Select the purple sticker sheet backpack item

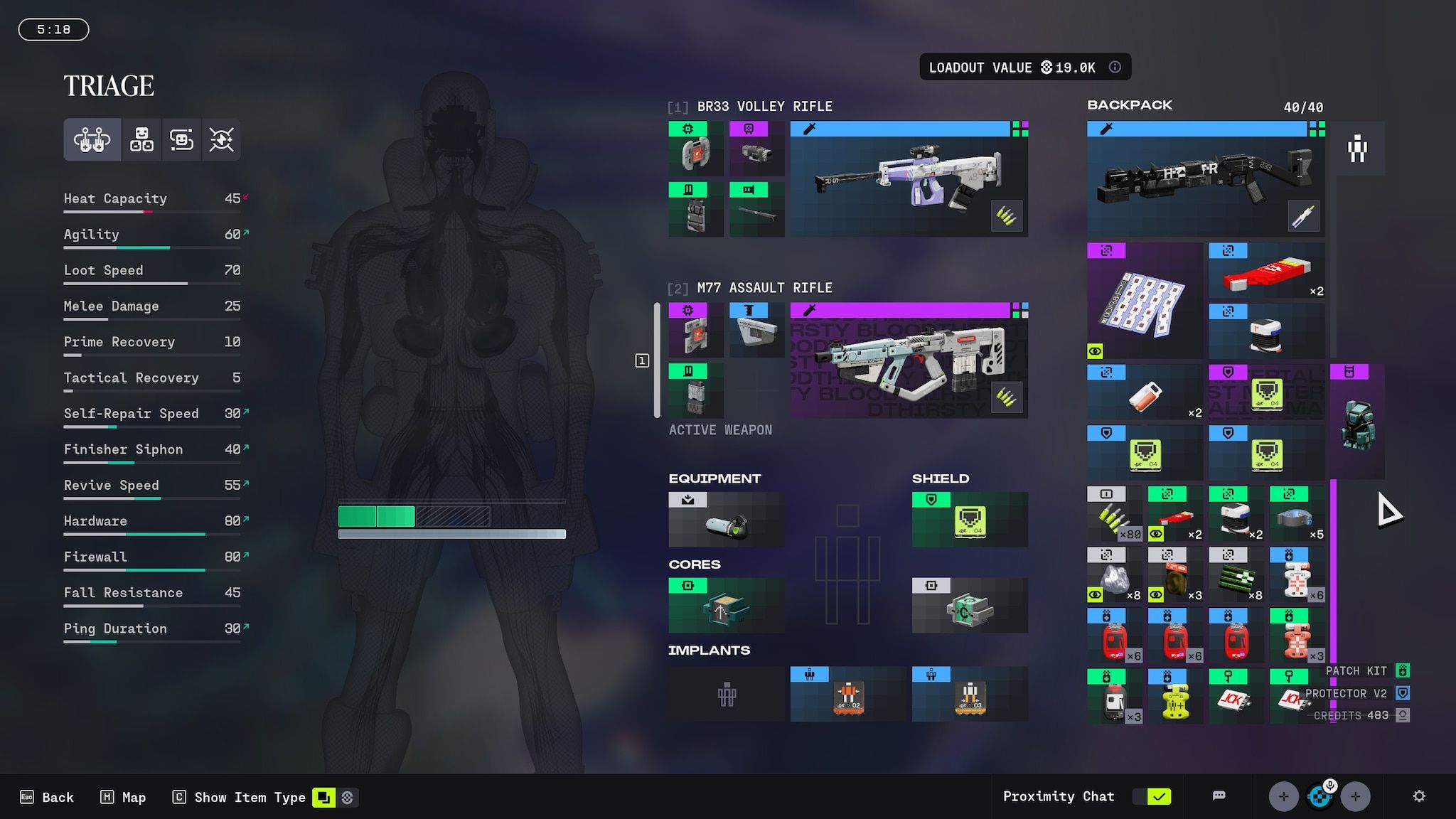click(1144, 301)
